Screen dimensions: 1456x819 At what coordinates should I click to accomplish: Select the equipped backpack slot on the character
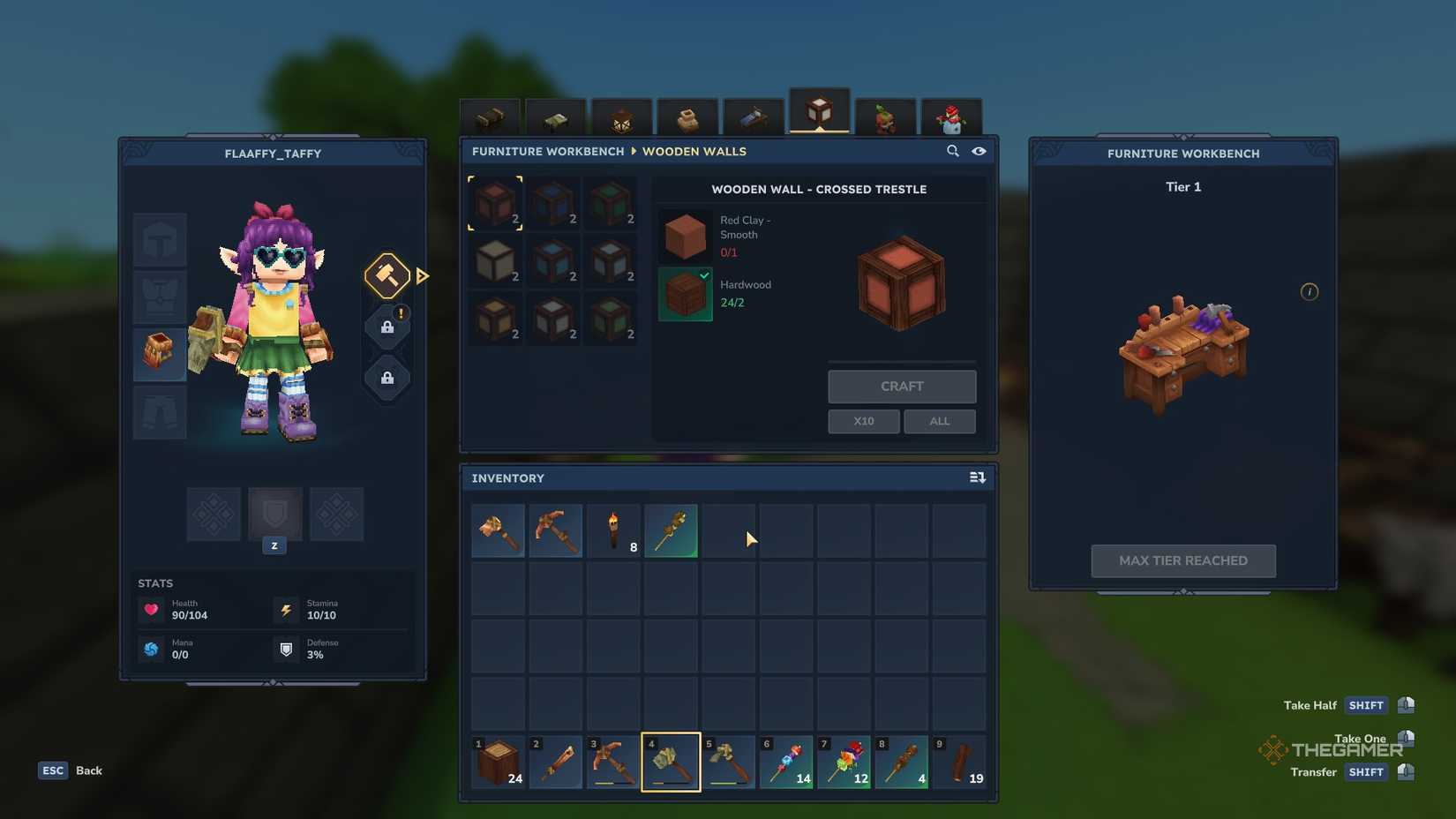(x=159, y=355)
